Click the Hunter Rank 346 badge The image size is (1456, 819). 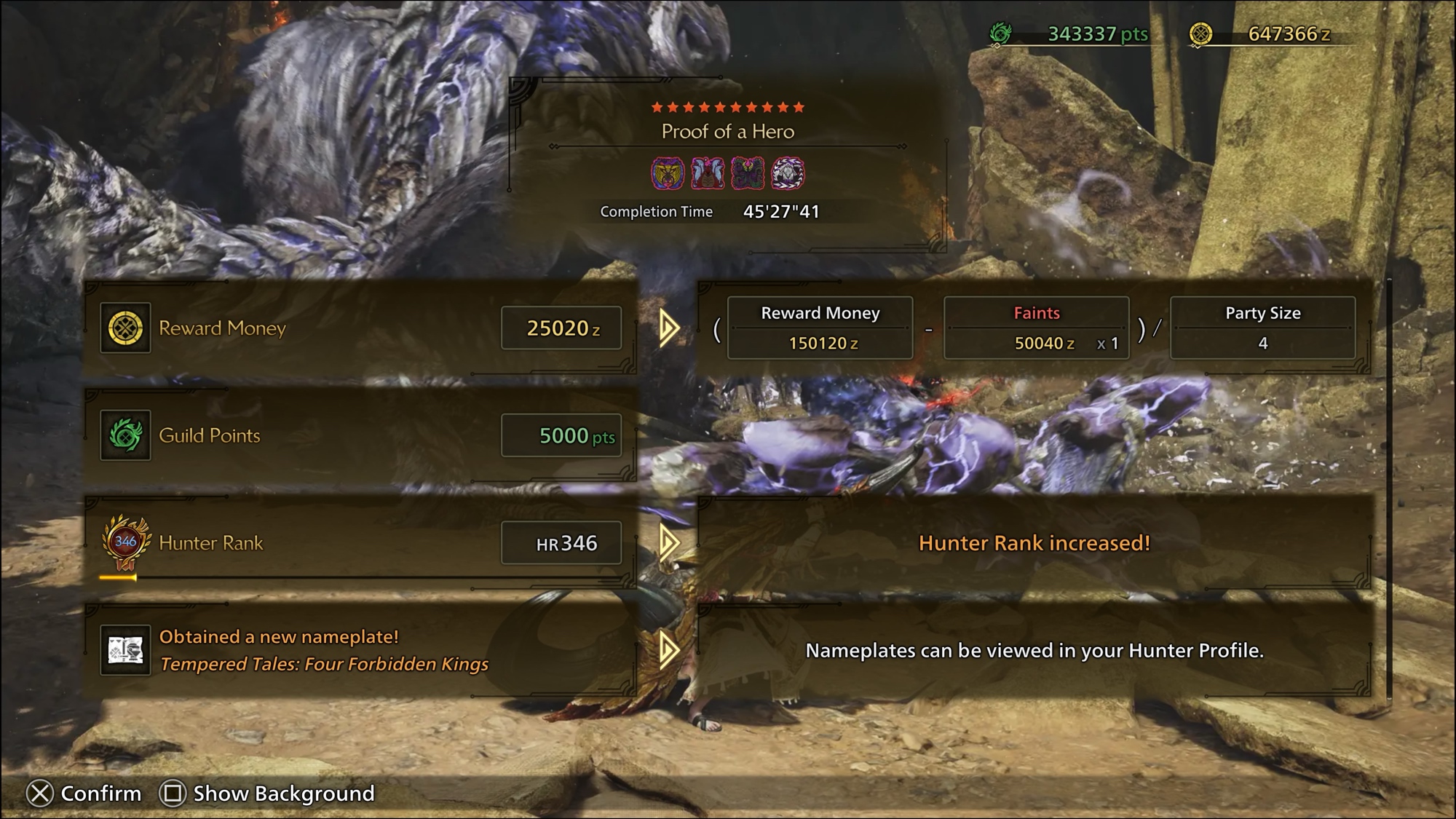[x=125, y=543]
